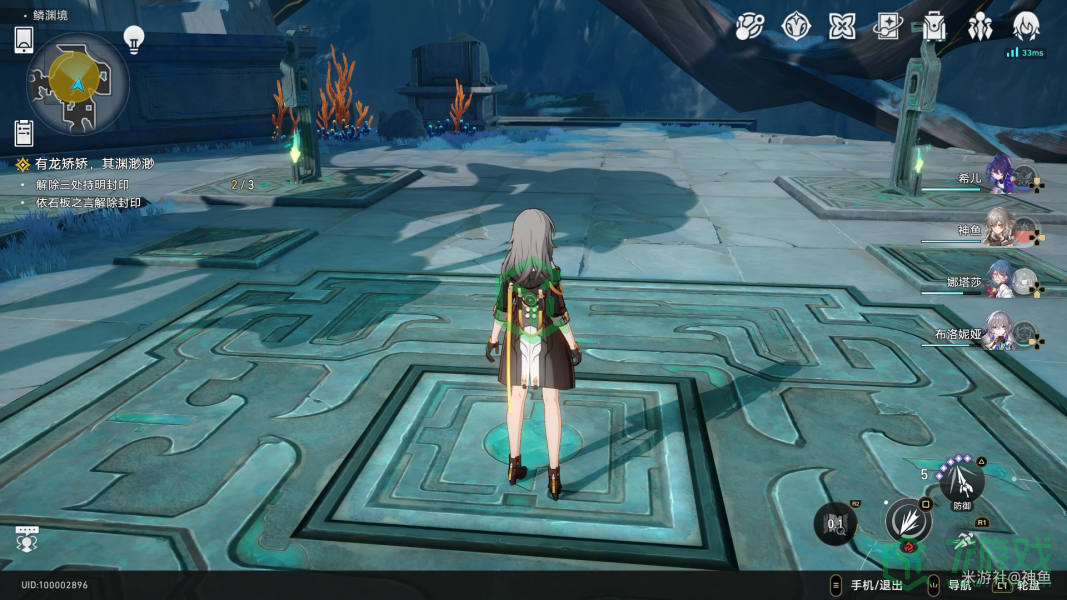Open the warp card icon
The width and height of the screenshot is (1067, 600).
pos(888,26)
